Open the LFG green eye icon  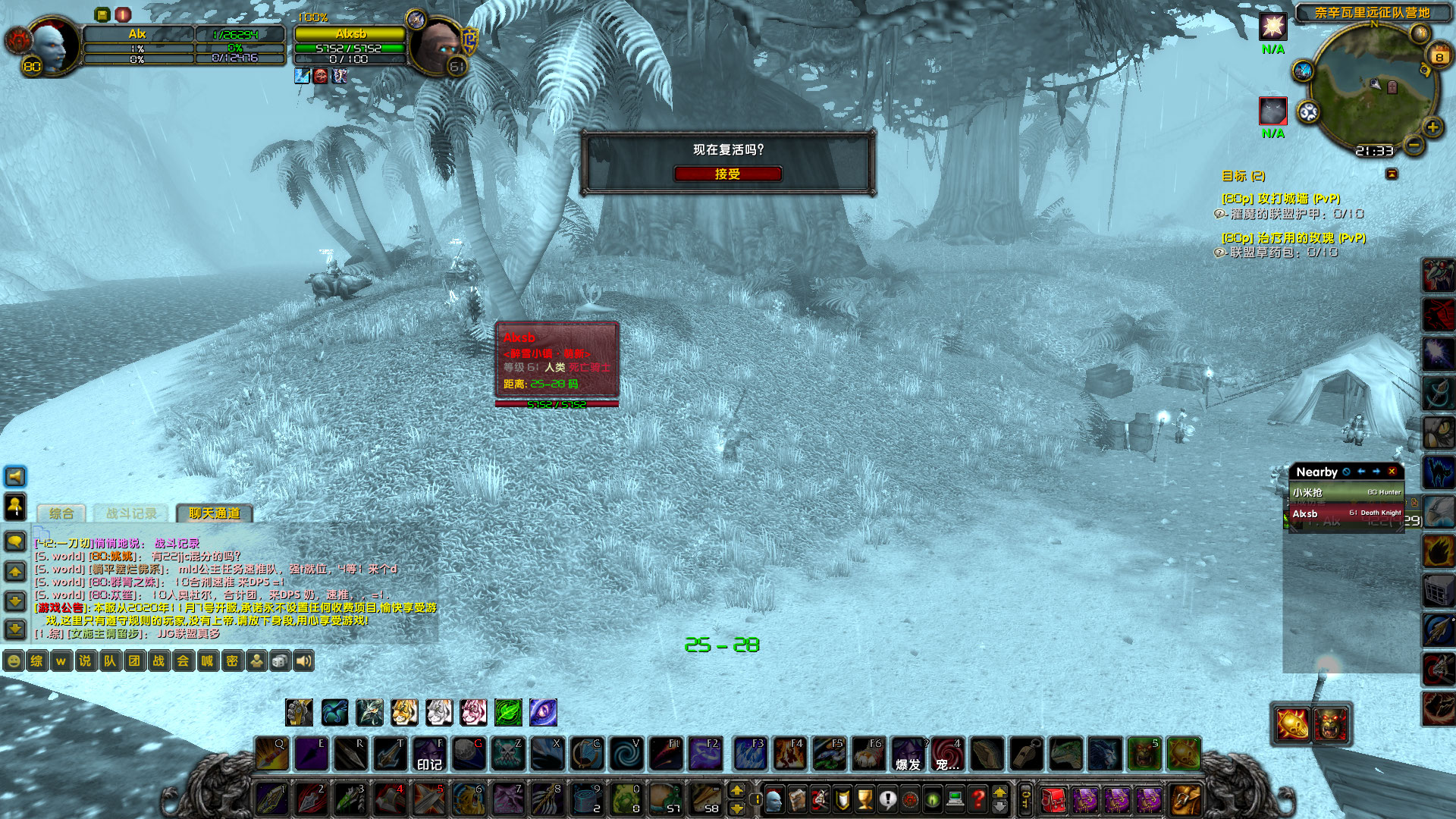[931, 799]
